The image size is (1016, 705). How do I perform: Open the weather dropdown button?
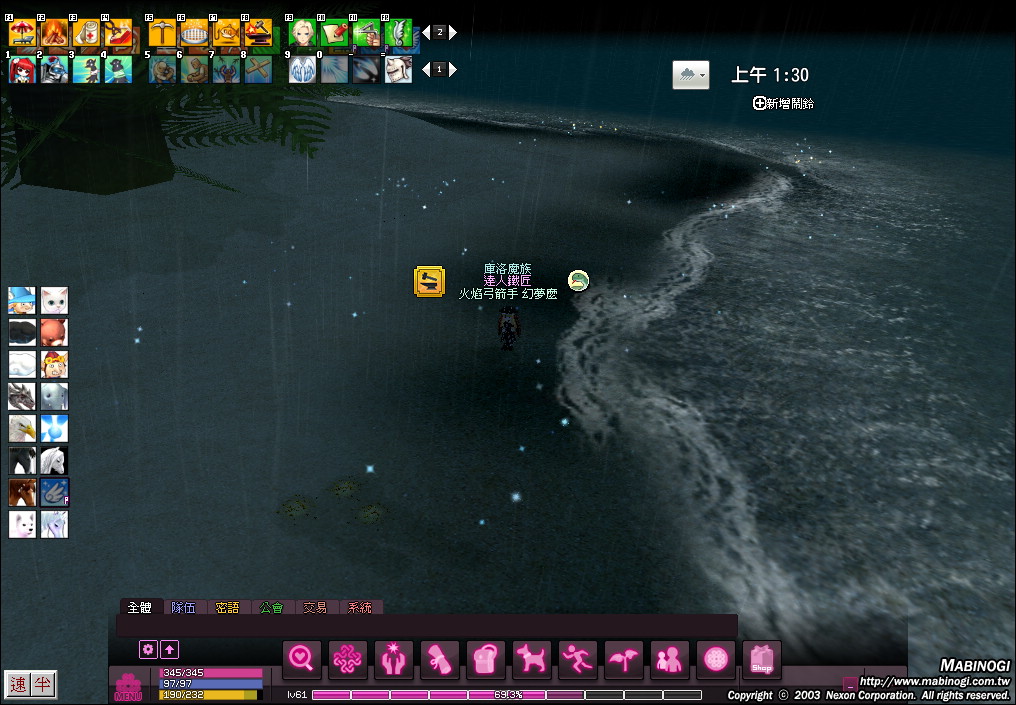tap(691, 75)
